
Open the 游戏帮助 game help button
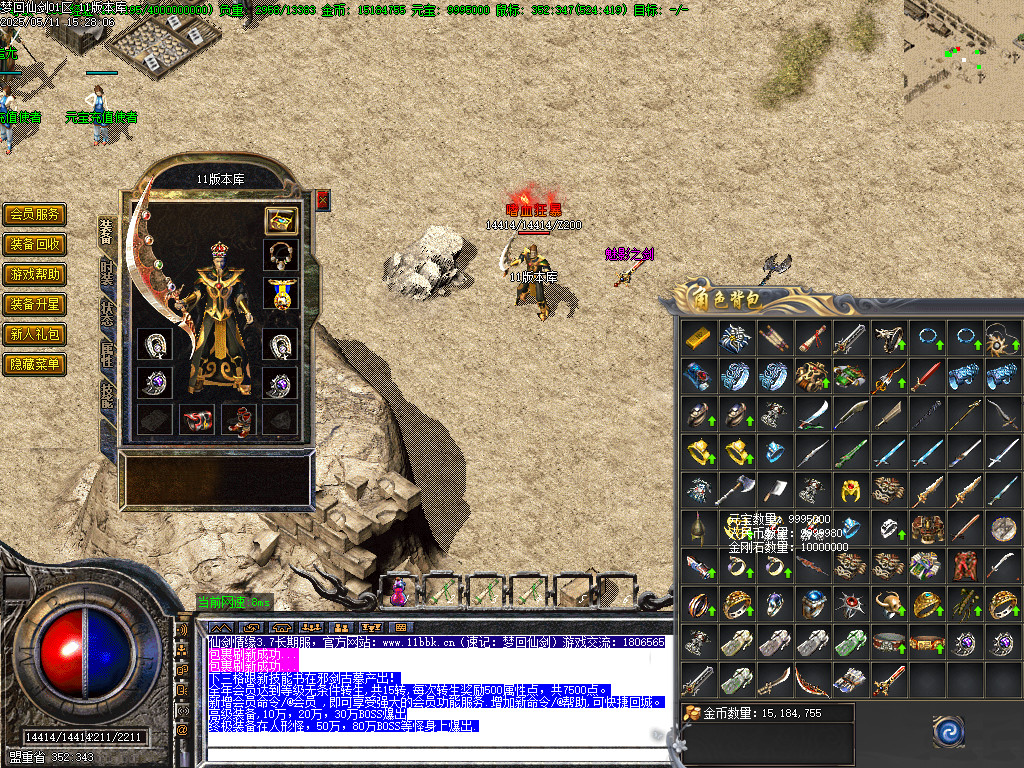click(35, 274)
